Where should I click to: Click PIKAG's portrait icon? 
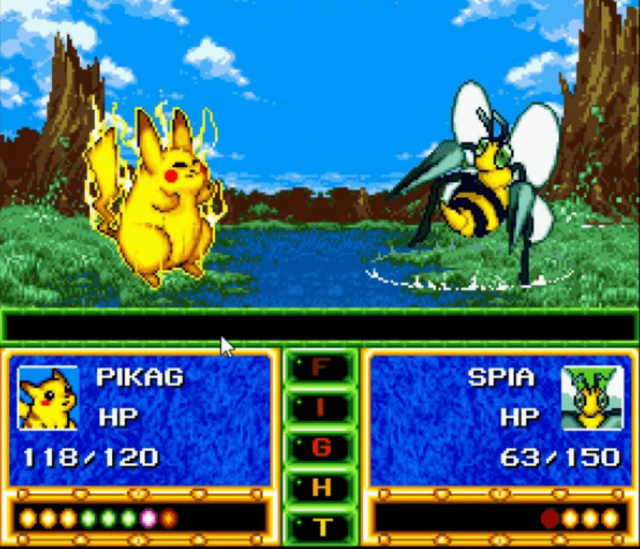pyautogui.click(x=49, y=397)
